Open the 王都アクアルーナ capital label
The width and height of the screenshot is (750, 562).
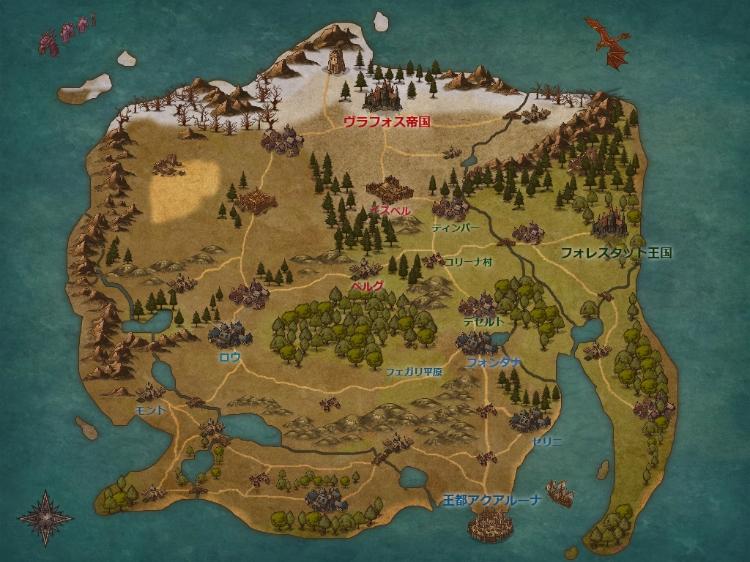(x=492, y=499)
